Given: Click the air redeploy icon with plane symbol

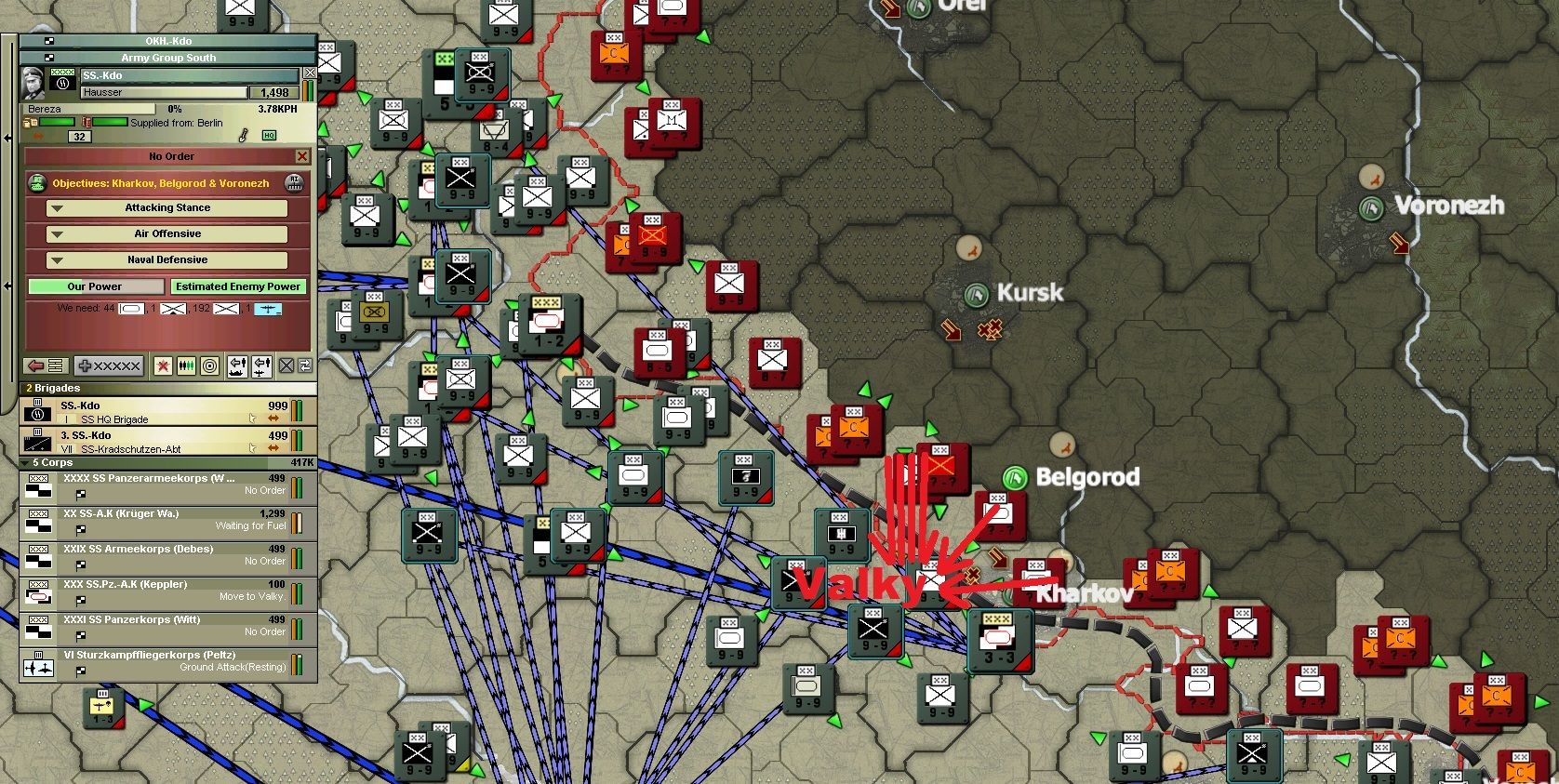Looking at the screenshot, I should pyautogui.click(x=261, y=365).
